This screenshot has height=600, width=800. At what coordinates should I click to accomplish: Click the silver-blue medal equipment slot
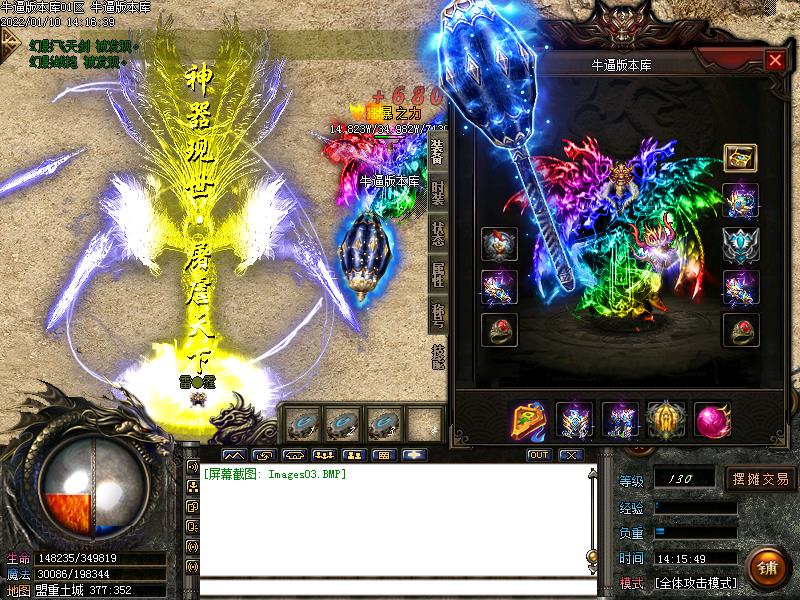741,243
